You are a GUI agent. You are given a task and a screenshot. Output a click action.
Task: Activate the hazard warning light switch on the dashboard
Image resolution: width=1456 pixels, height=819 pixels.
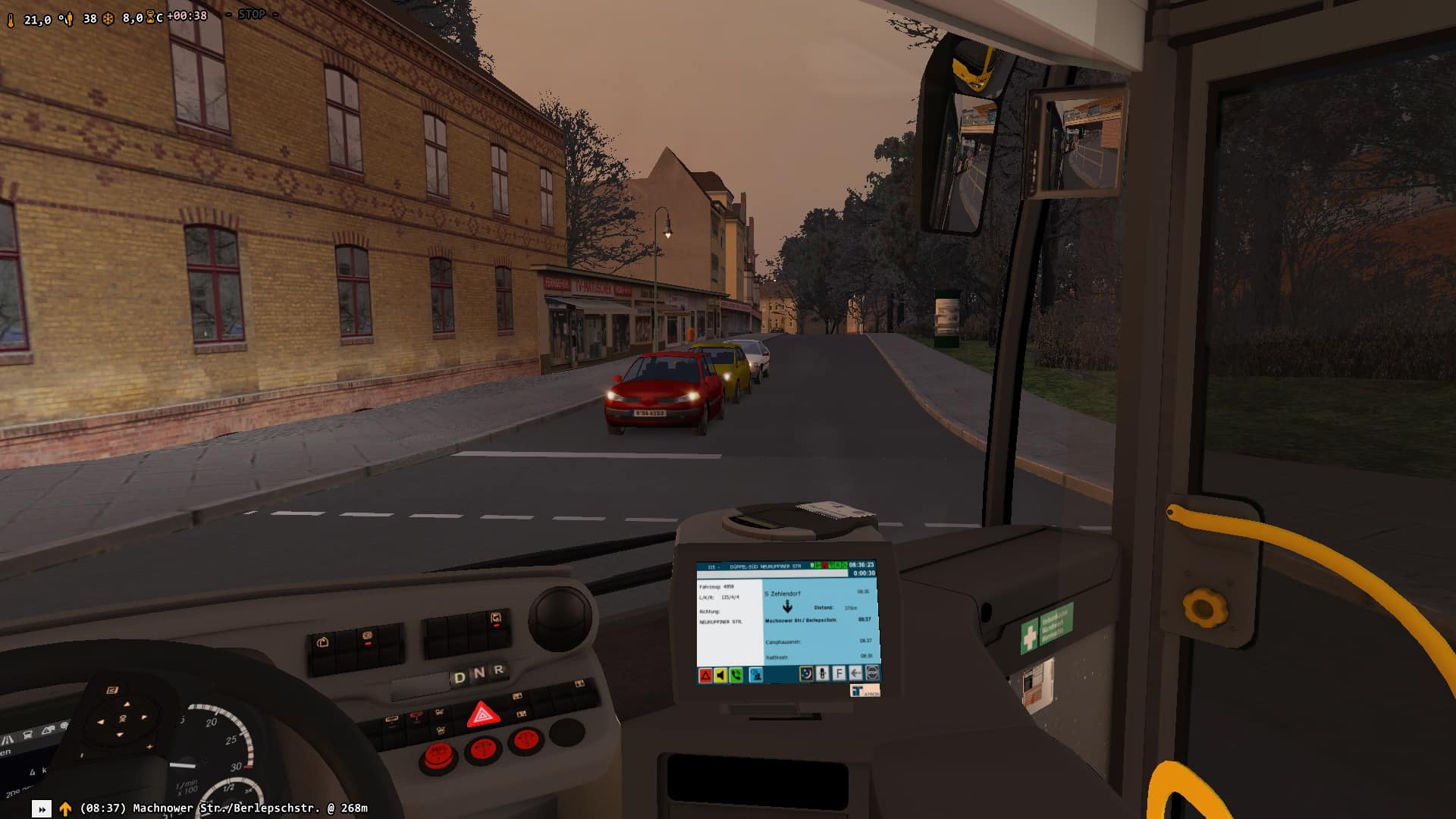(483, 714)
